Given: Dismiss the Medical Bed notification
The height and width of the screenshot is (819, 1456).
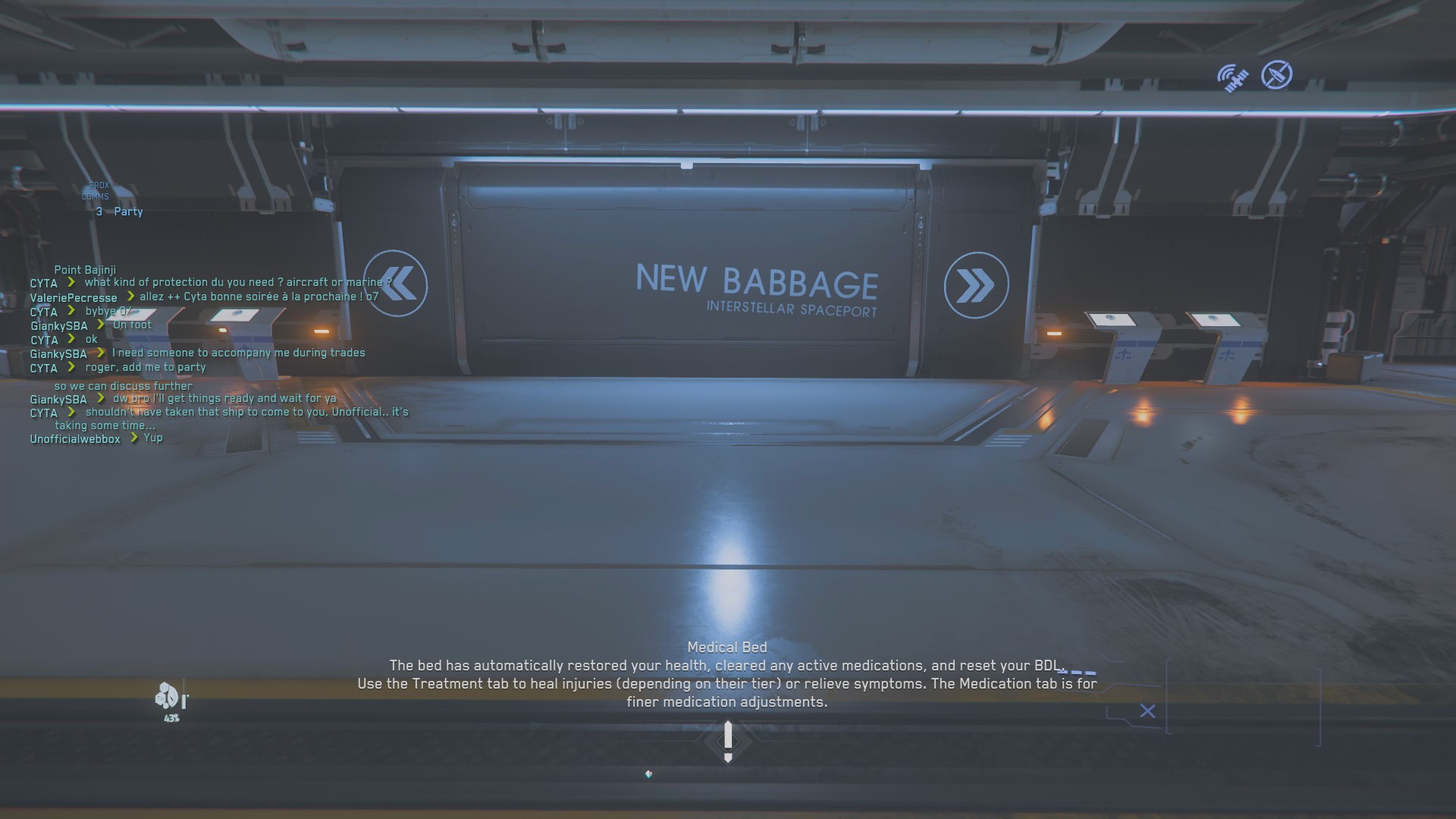Looking at the screenshot, I should 1147,711.
